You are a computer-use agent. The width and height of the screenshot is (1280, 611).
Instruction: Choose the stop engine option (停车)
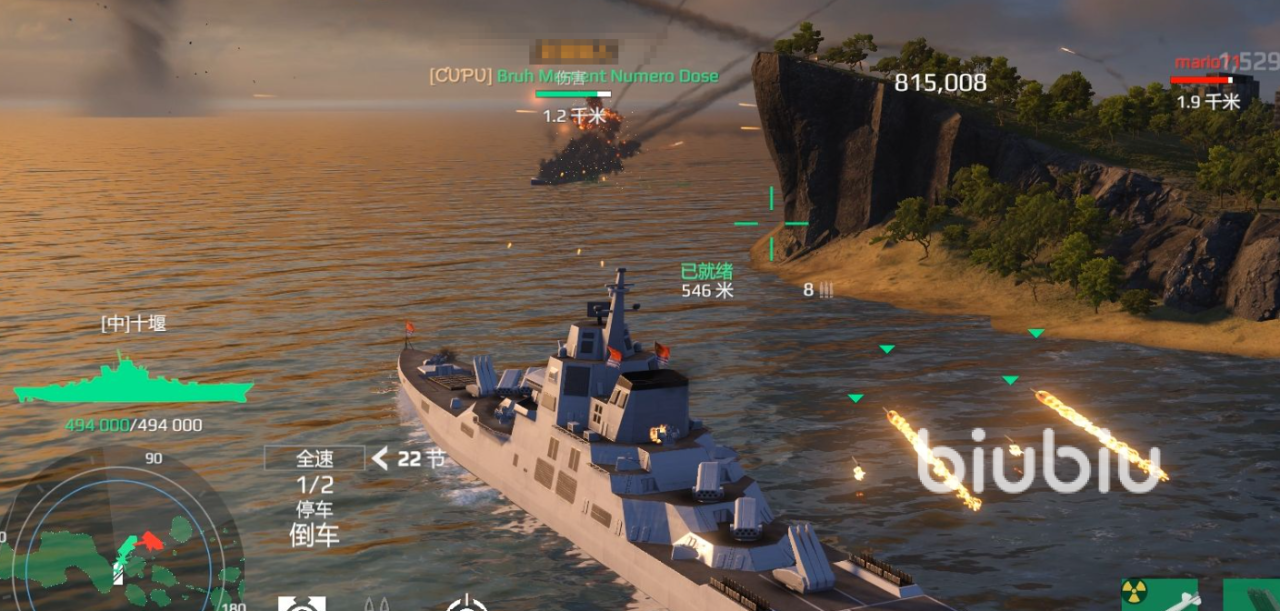[x=314, y=510]
